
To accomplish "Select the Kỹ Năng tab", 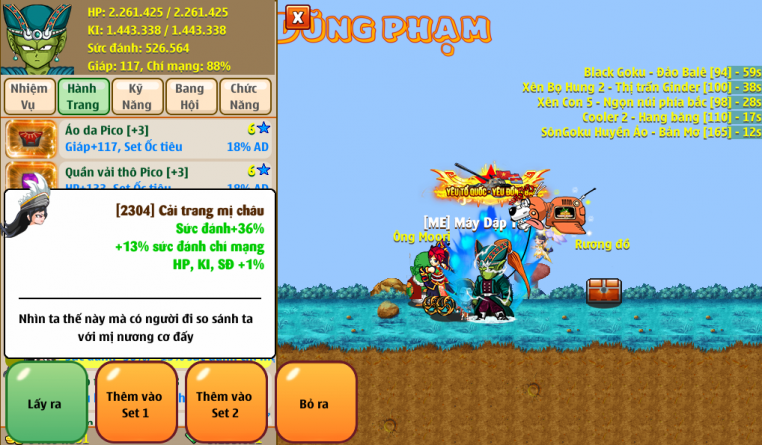I will coord(137,96).
